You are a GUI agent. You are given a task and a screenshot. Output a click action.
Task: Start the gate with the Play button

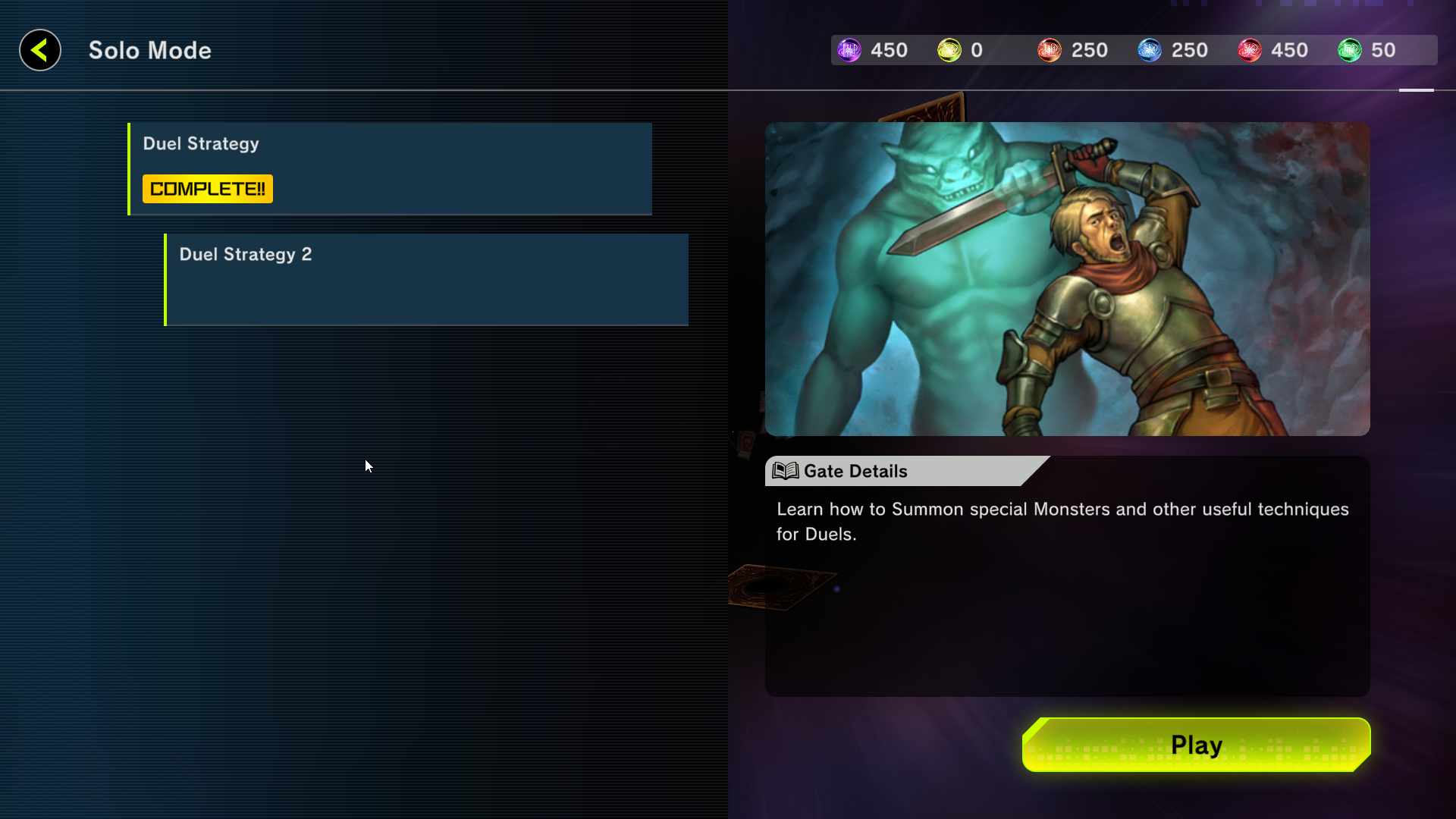pos(1196,745)
